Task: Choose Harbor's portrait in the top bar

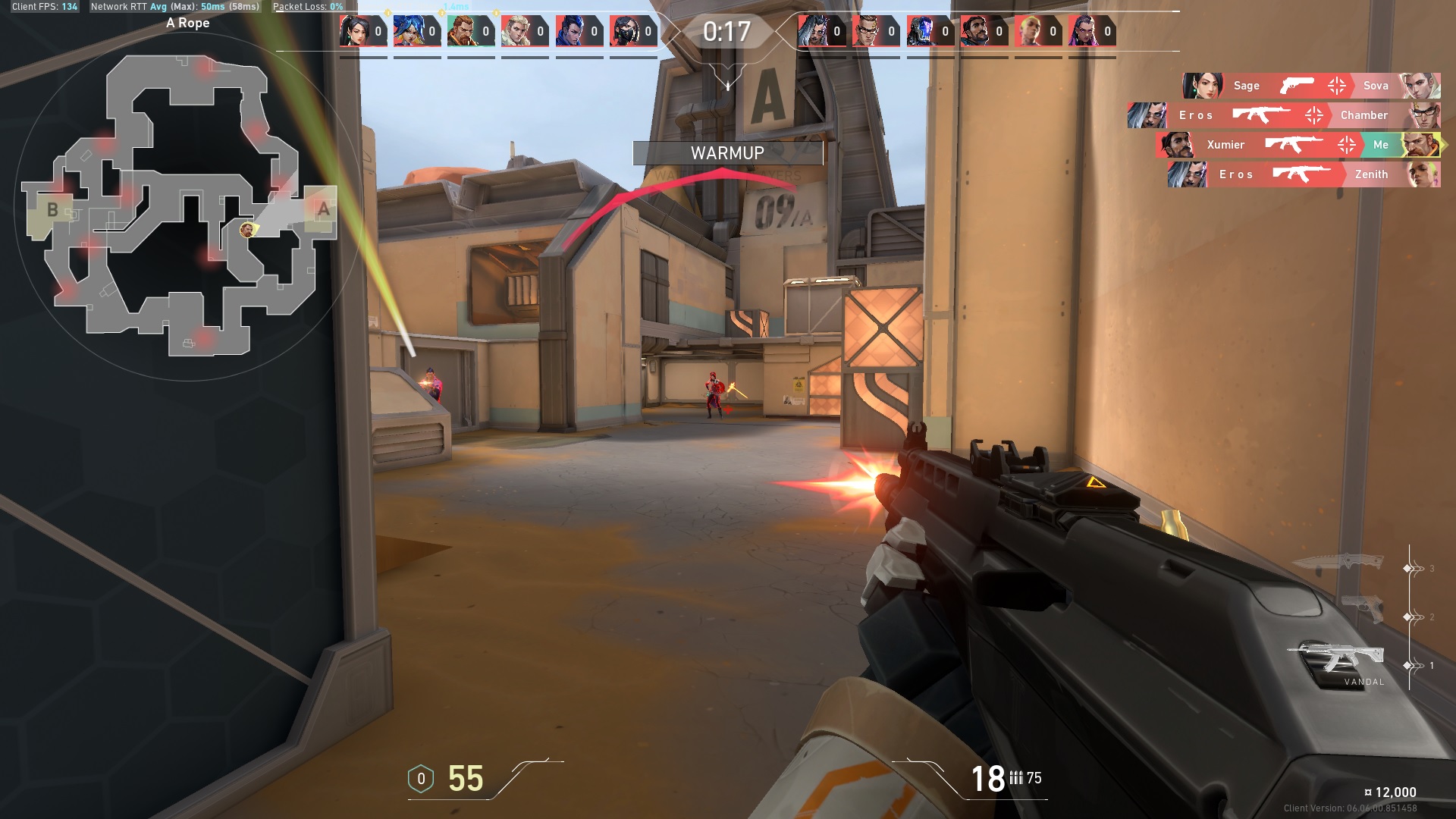Action: [x=975, y=31]
